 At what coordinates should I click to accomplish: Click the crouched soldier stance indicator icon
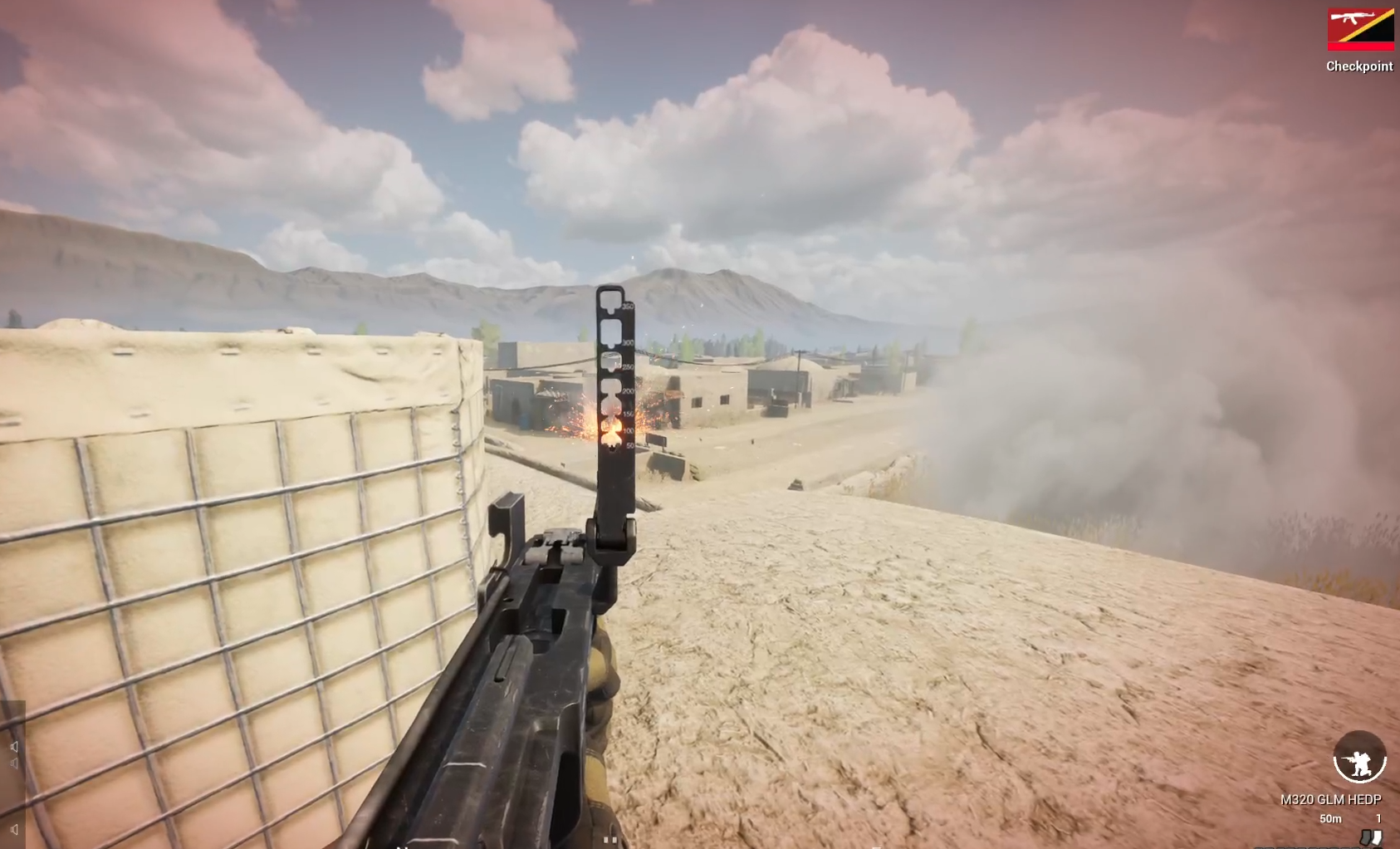1358,758
